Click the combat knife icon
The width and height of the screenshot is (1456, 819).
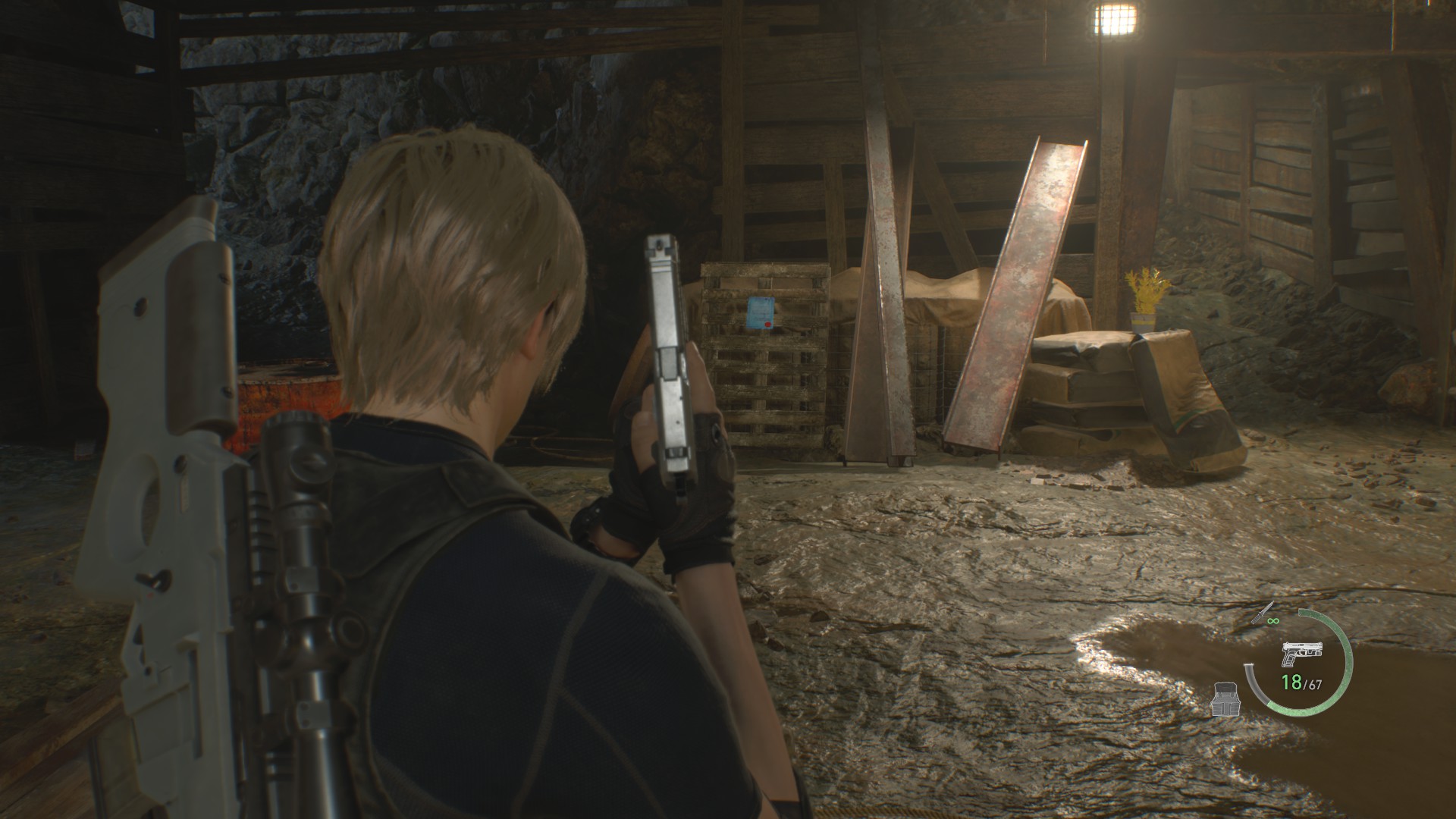click(x=1263, y=613)
